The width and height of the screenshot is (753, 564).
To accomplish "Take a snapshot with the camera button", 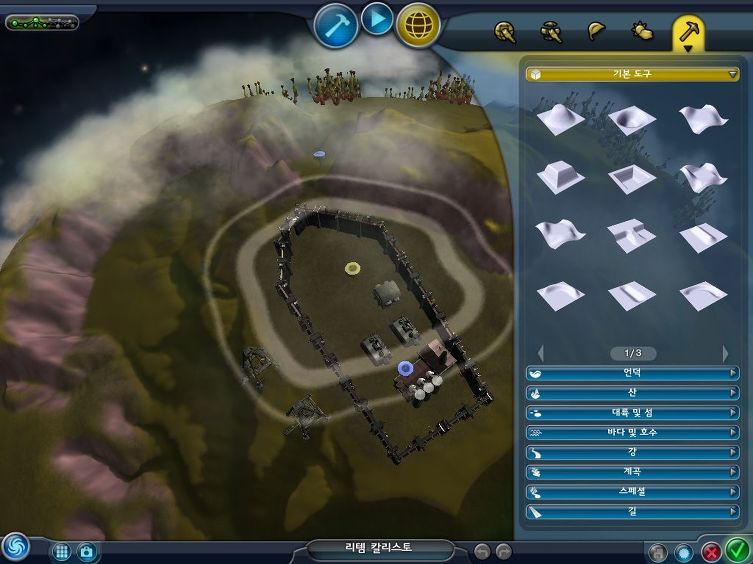I will [87, 551].
